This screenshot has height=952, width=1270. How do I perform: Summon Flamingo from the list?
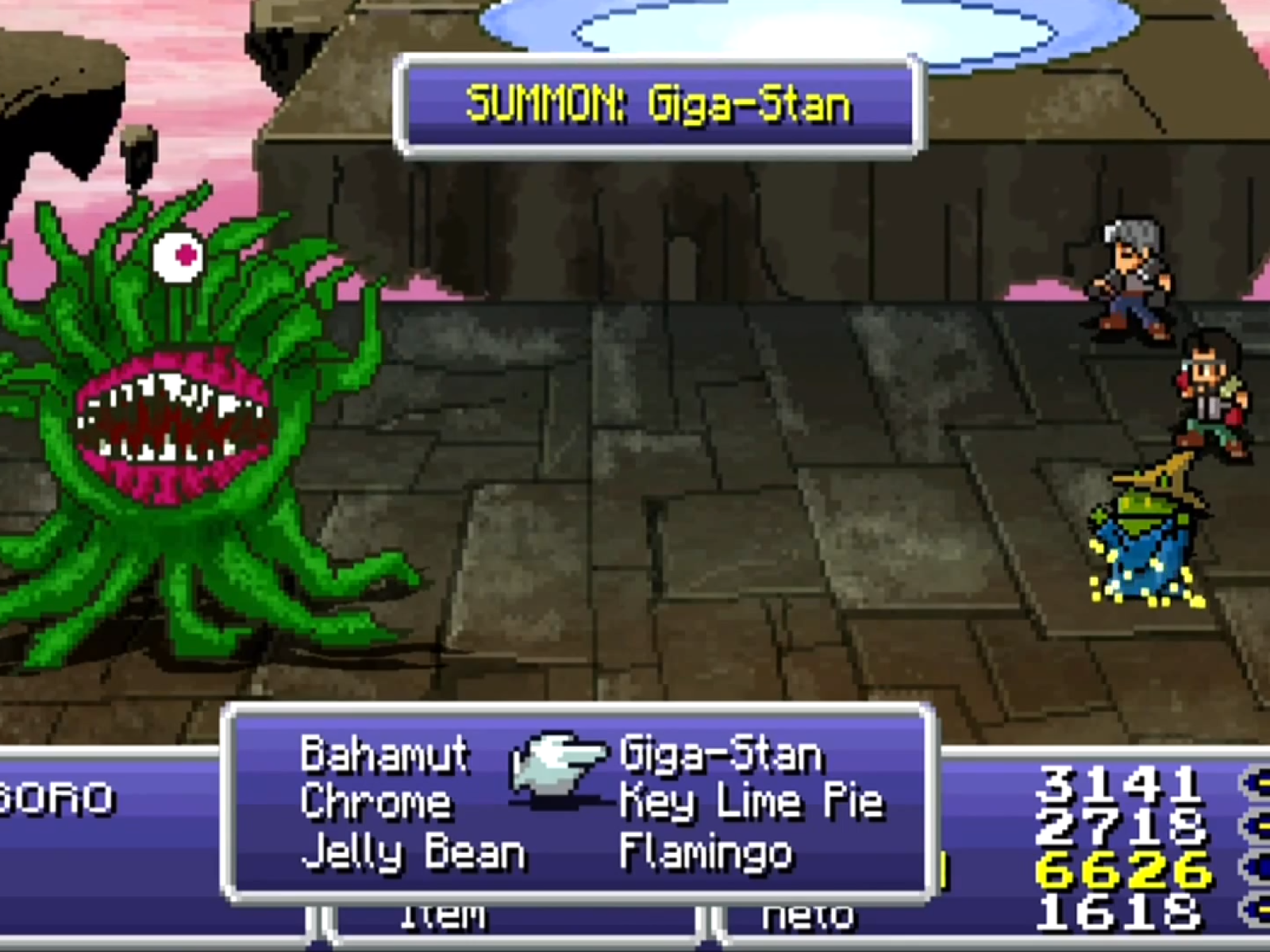[706, 853]
